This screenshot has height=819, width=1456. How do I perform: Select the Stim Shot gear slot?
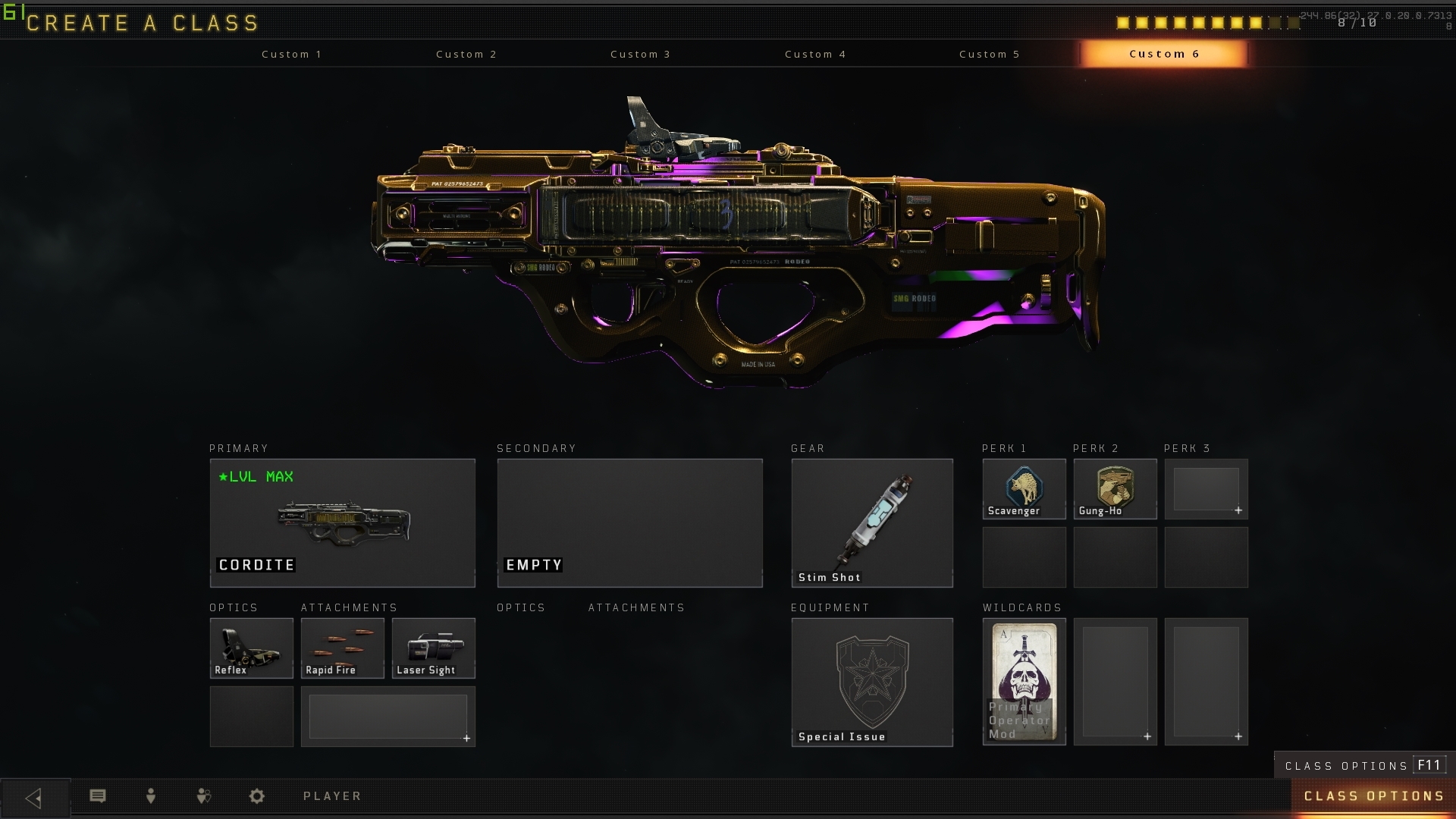pyautogui.click(x=871, y=522)
